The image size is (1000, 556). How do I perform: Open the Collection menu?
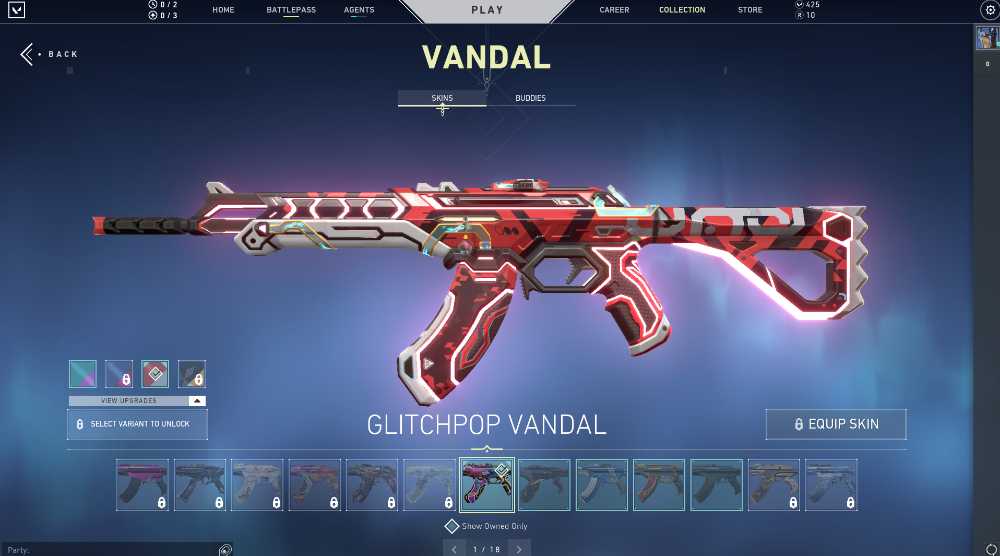click(x=682, y=10)
